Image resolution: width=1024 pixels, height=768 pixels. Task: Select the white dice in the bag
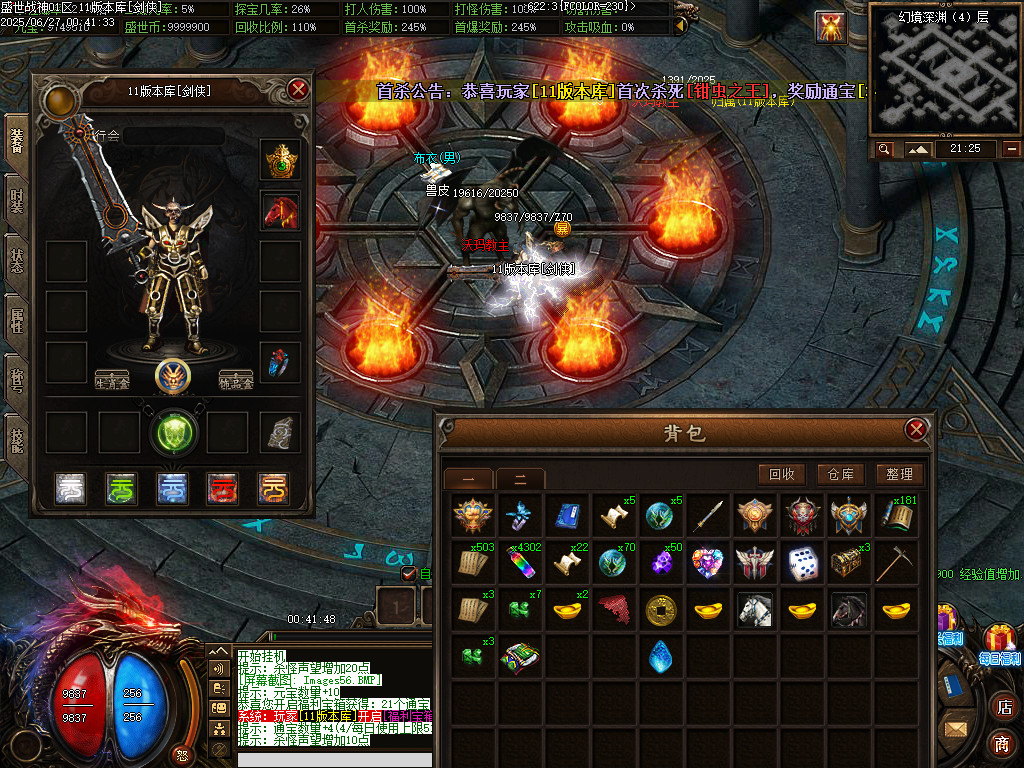coord(803,563)
